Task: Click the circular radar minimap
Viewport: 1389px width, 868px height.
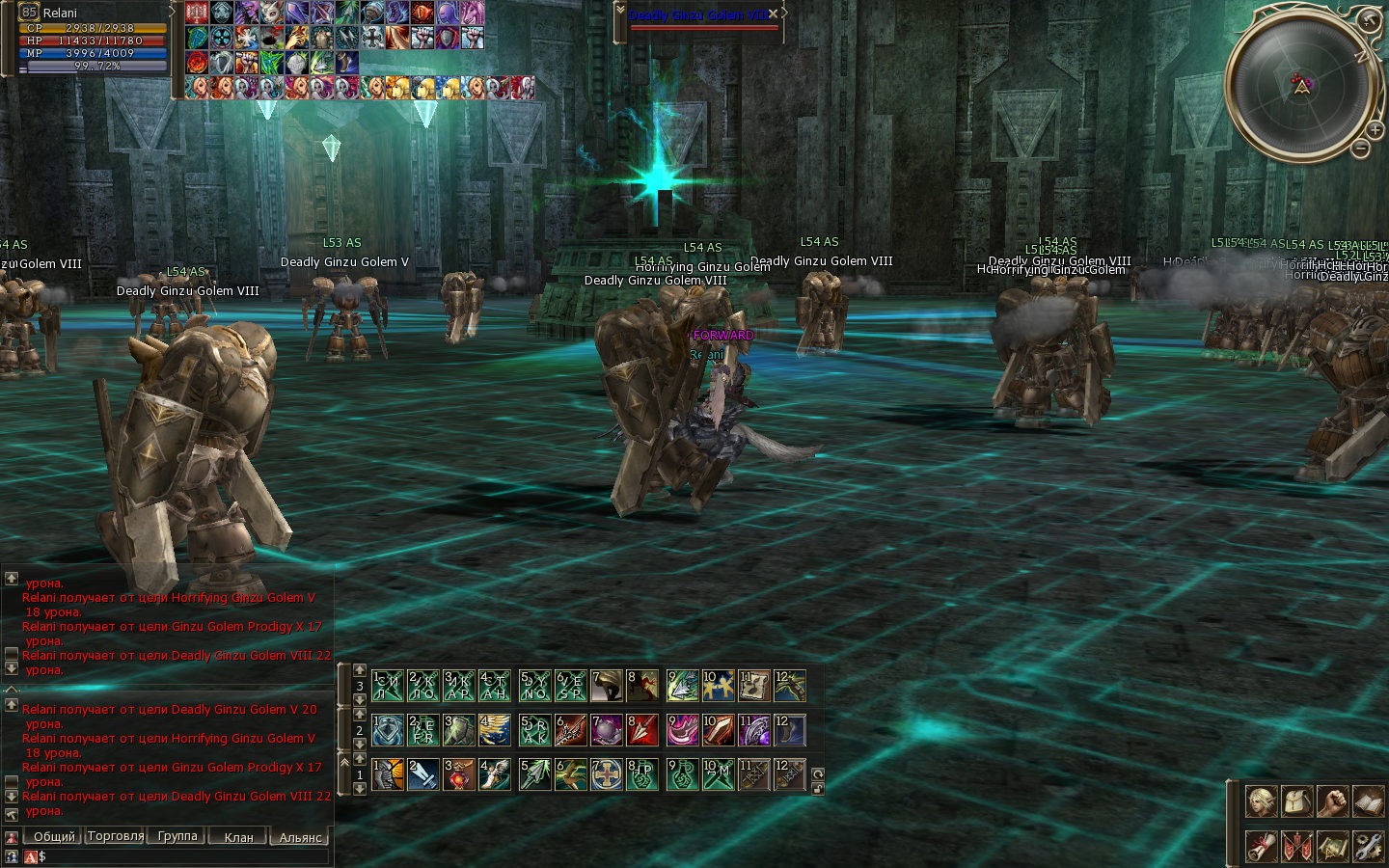Action: pyautogui.click(x=1300, y=83)
